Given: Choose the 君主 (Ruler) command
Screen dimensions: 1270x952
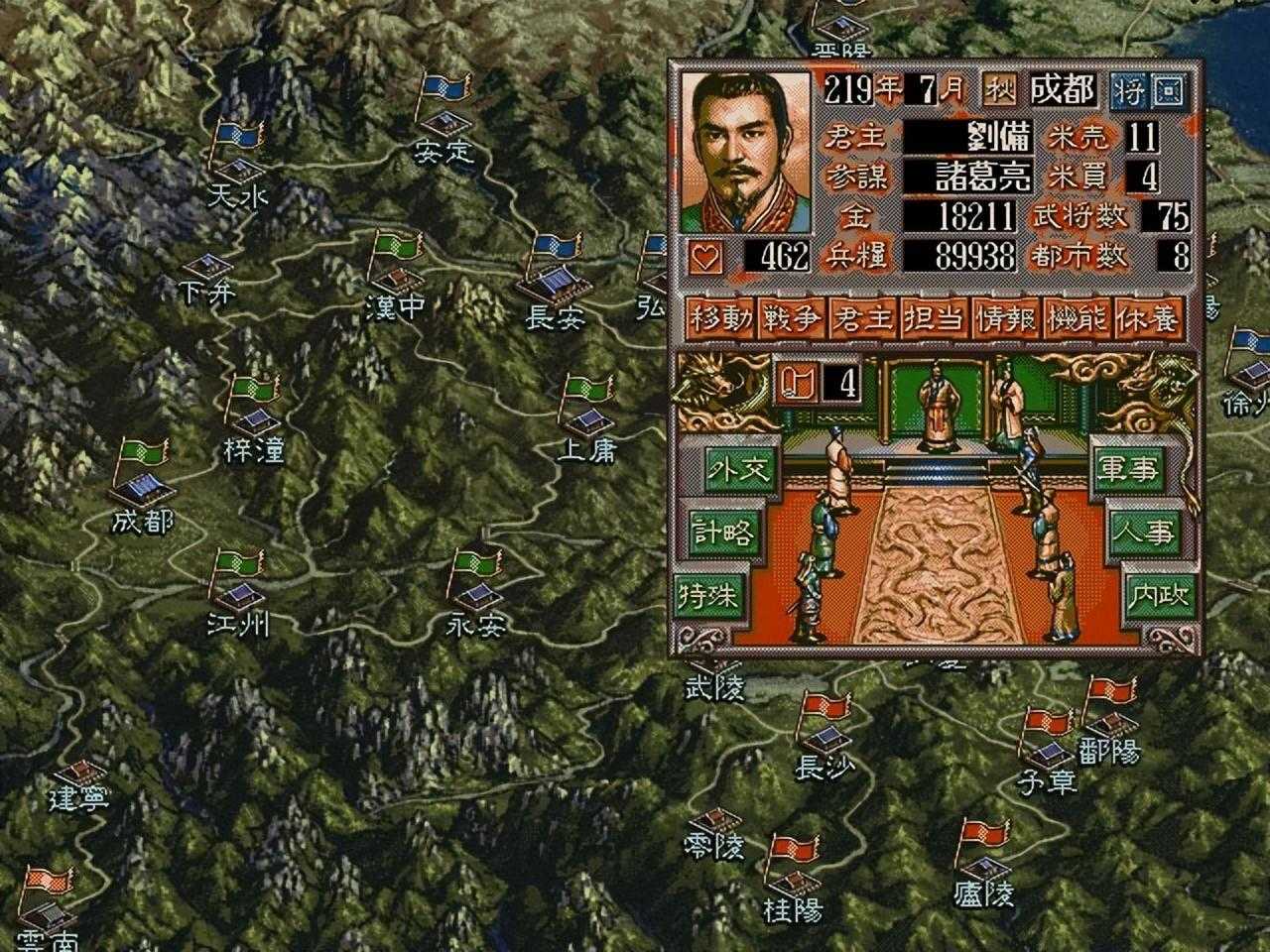Looking at the screenshot, I should 864,319.
